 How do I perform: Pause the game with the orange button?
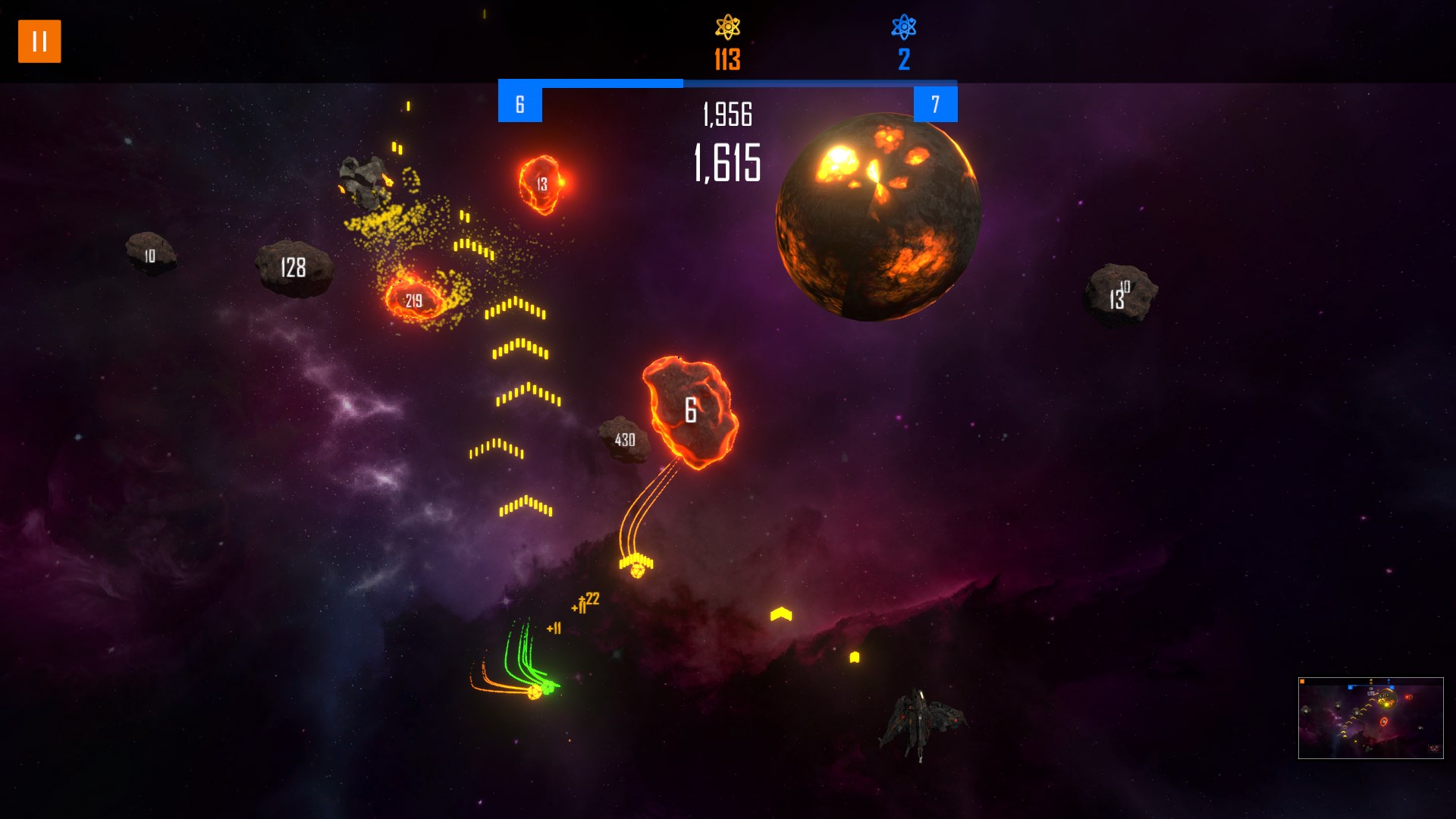click(x=39, y=41)
